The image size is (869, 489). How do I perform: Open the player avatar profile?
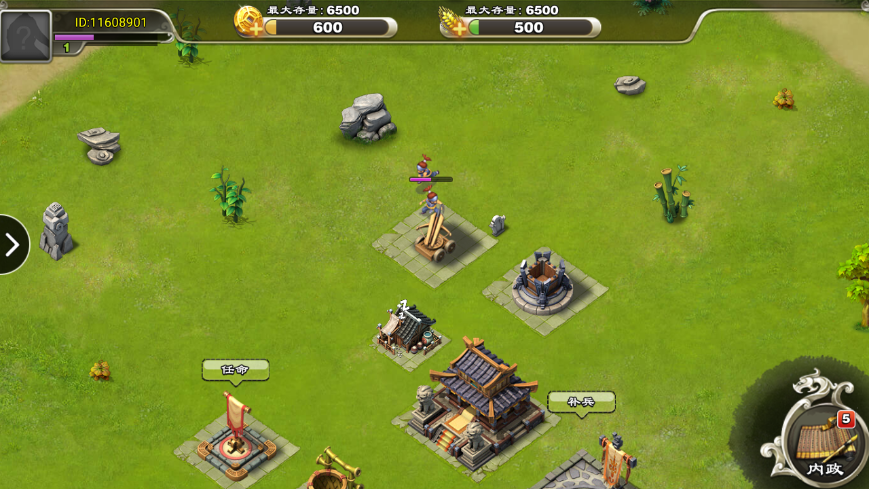coord(26,36)
